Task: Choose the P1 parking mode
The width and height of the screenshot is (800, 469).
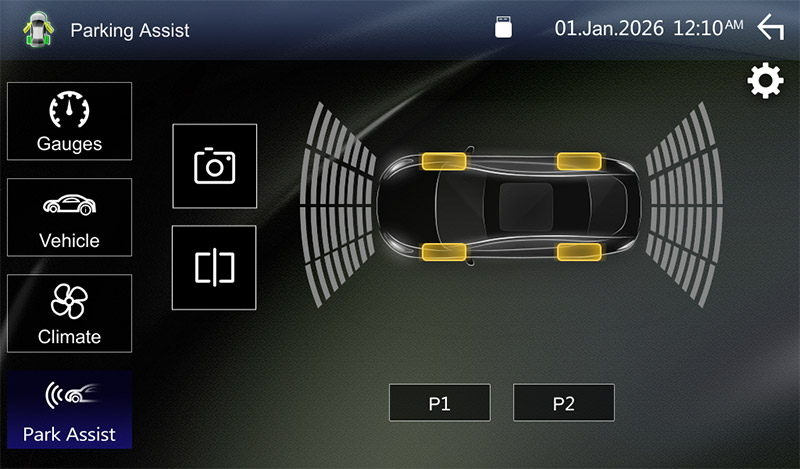Action: (x=440, y=403)
